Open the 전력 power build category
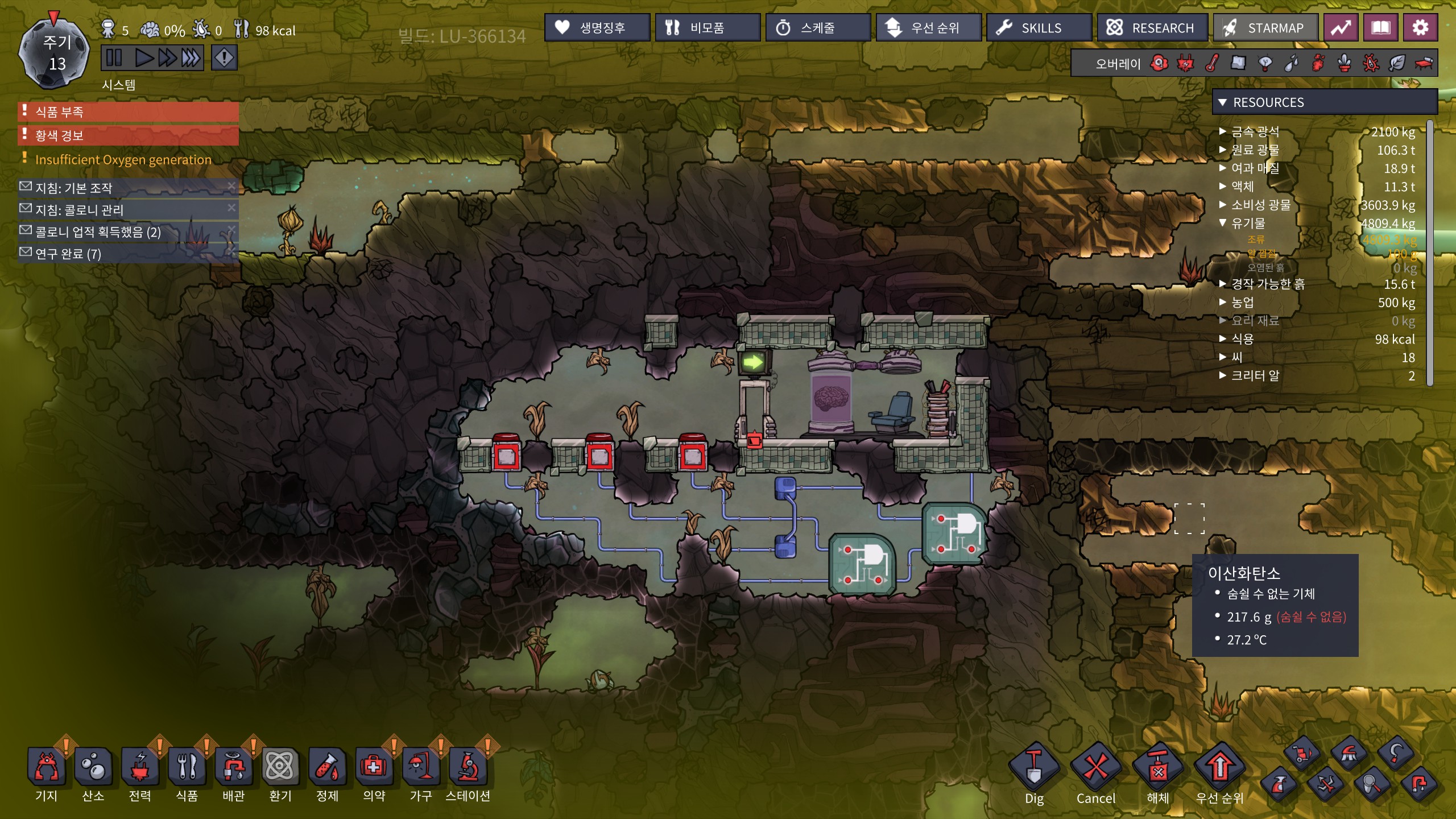 140,768
